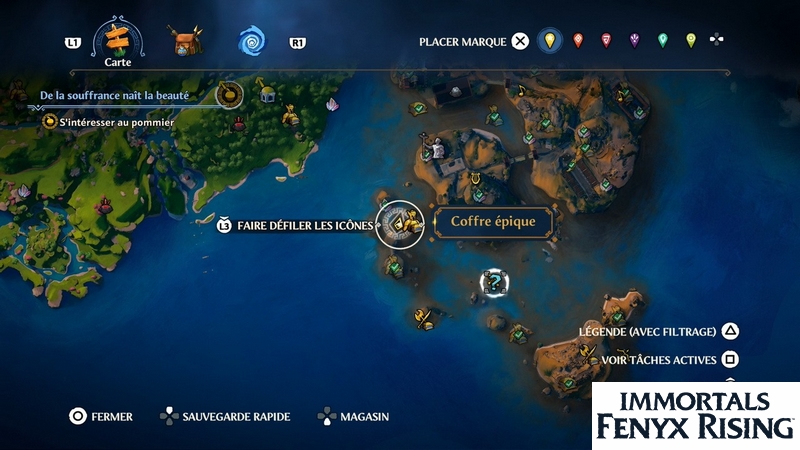800x450 pixels.
Task: Pick the purple map marker pin
Action: [634, 41]
